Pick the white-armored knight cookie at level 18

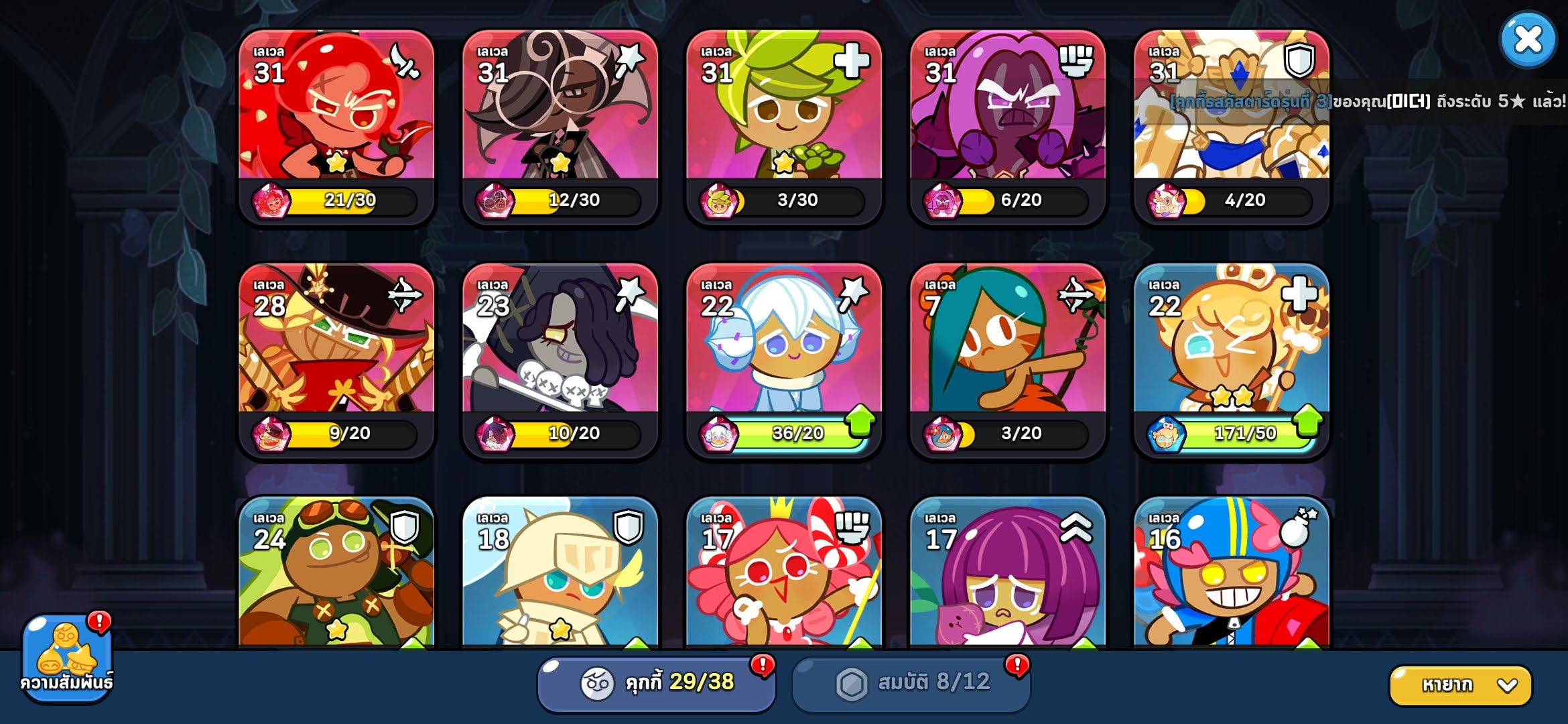tap(560, 577)
